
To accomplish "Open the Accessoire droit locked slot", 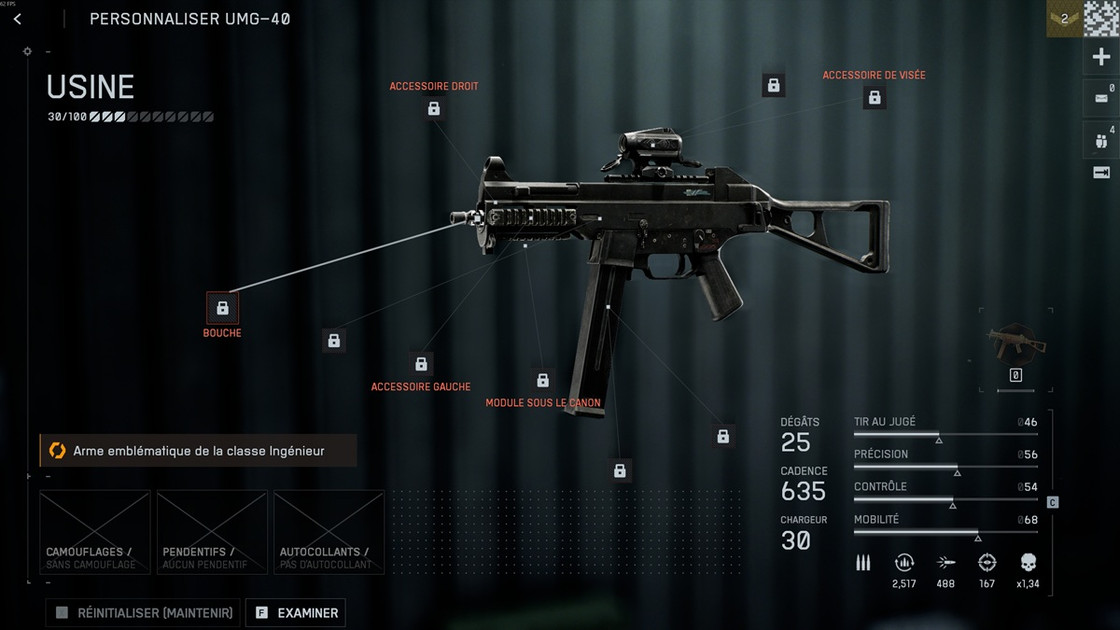I will 434,108.
